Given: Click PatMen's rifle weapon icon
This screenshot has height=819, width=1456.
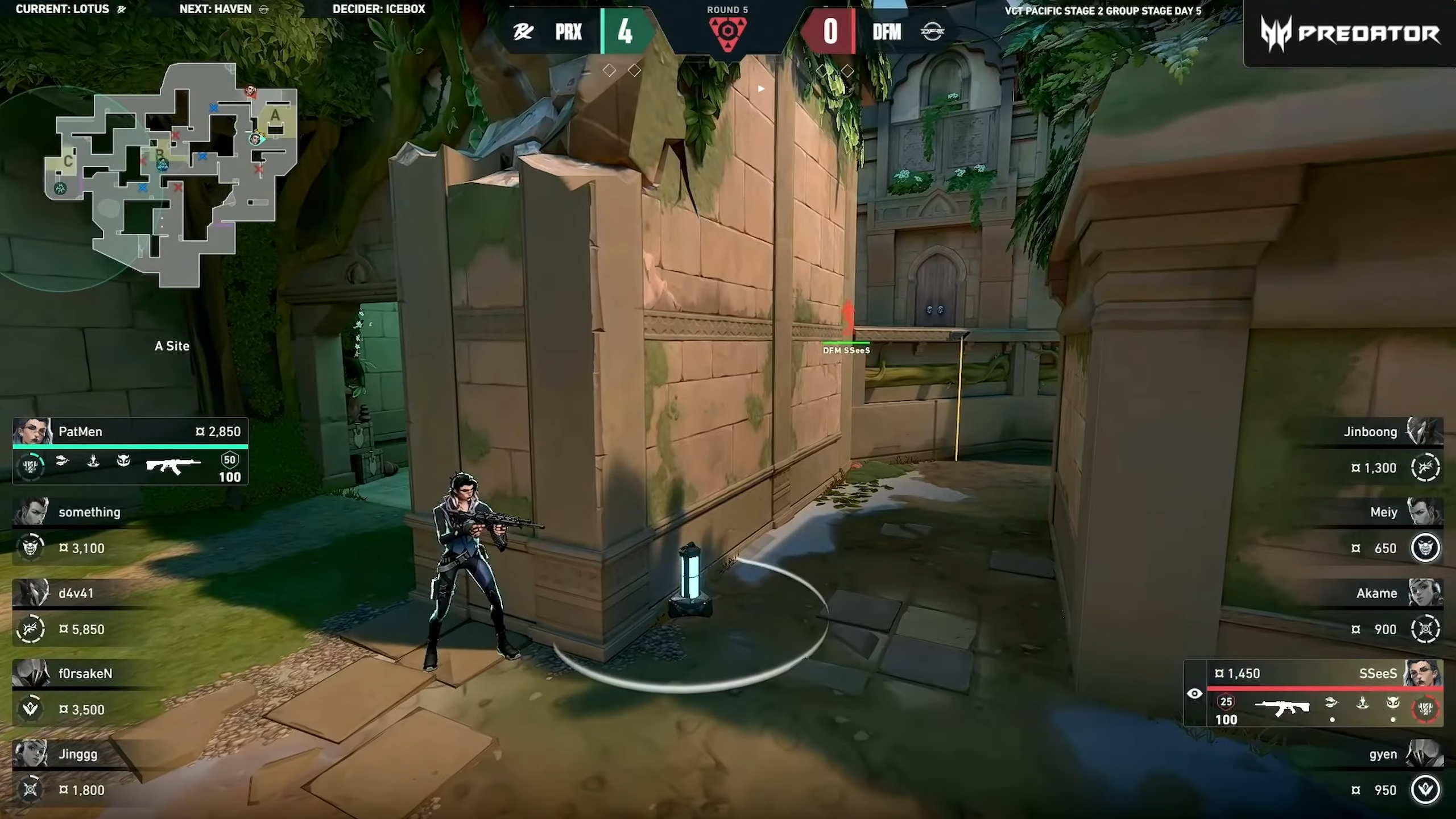Looking at the screenshot, I should coord(173,466).
